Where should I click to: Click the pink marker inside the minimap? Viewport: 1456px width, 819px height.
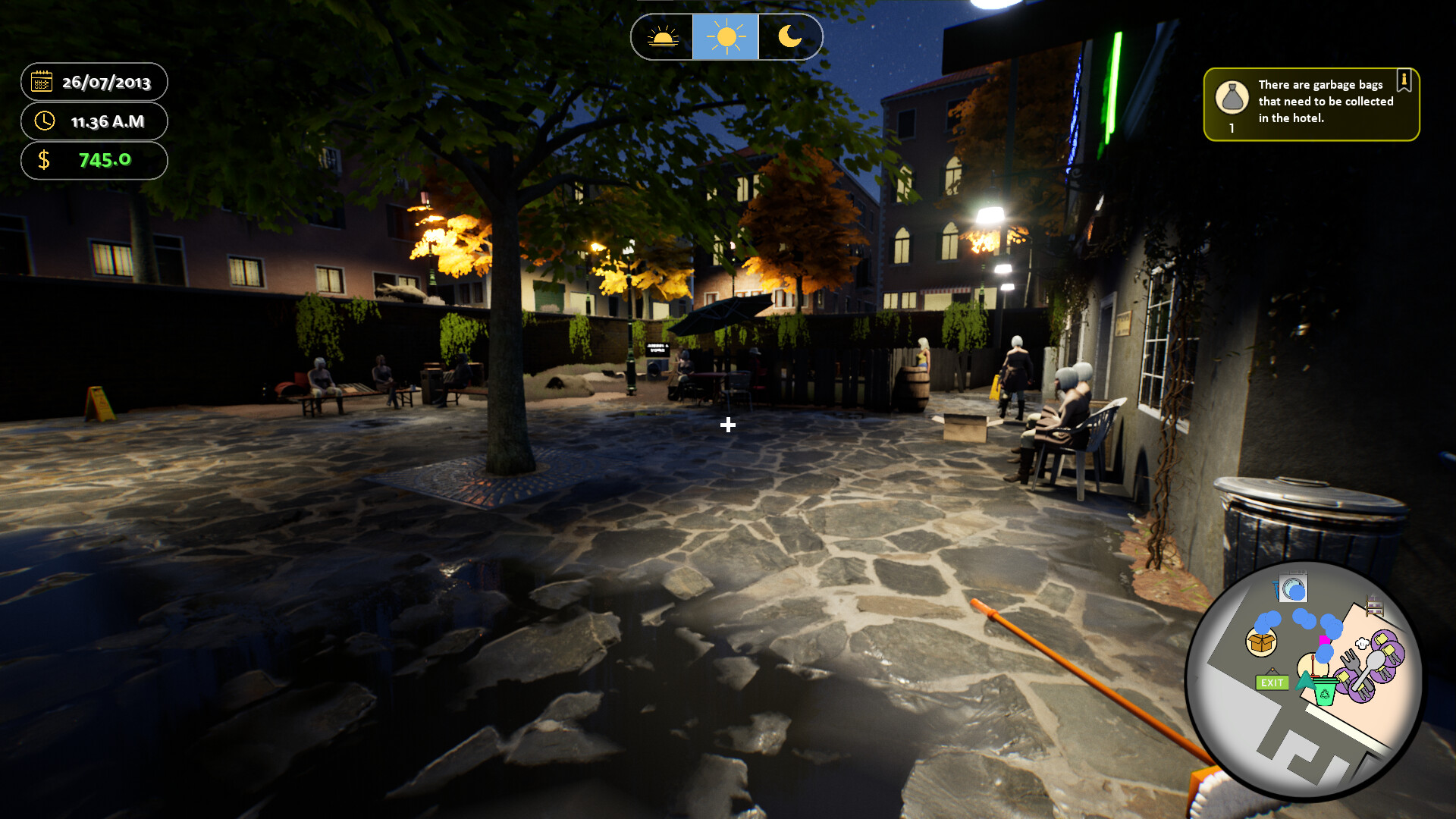point(1325,640)
